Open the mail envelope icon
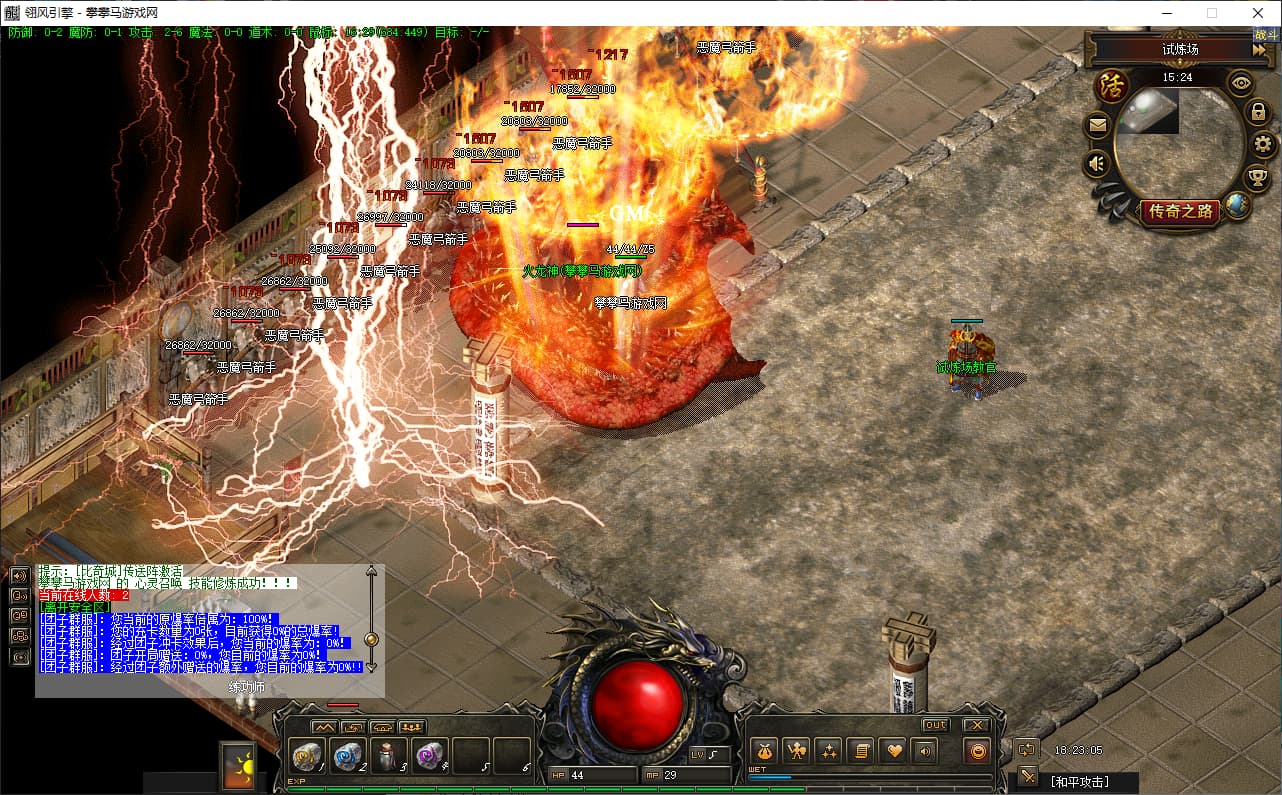Viewport: 1282px width, 795px height. point(1099,125)
